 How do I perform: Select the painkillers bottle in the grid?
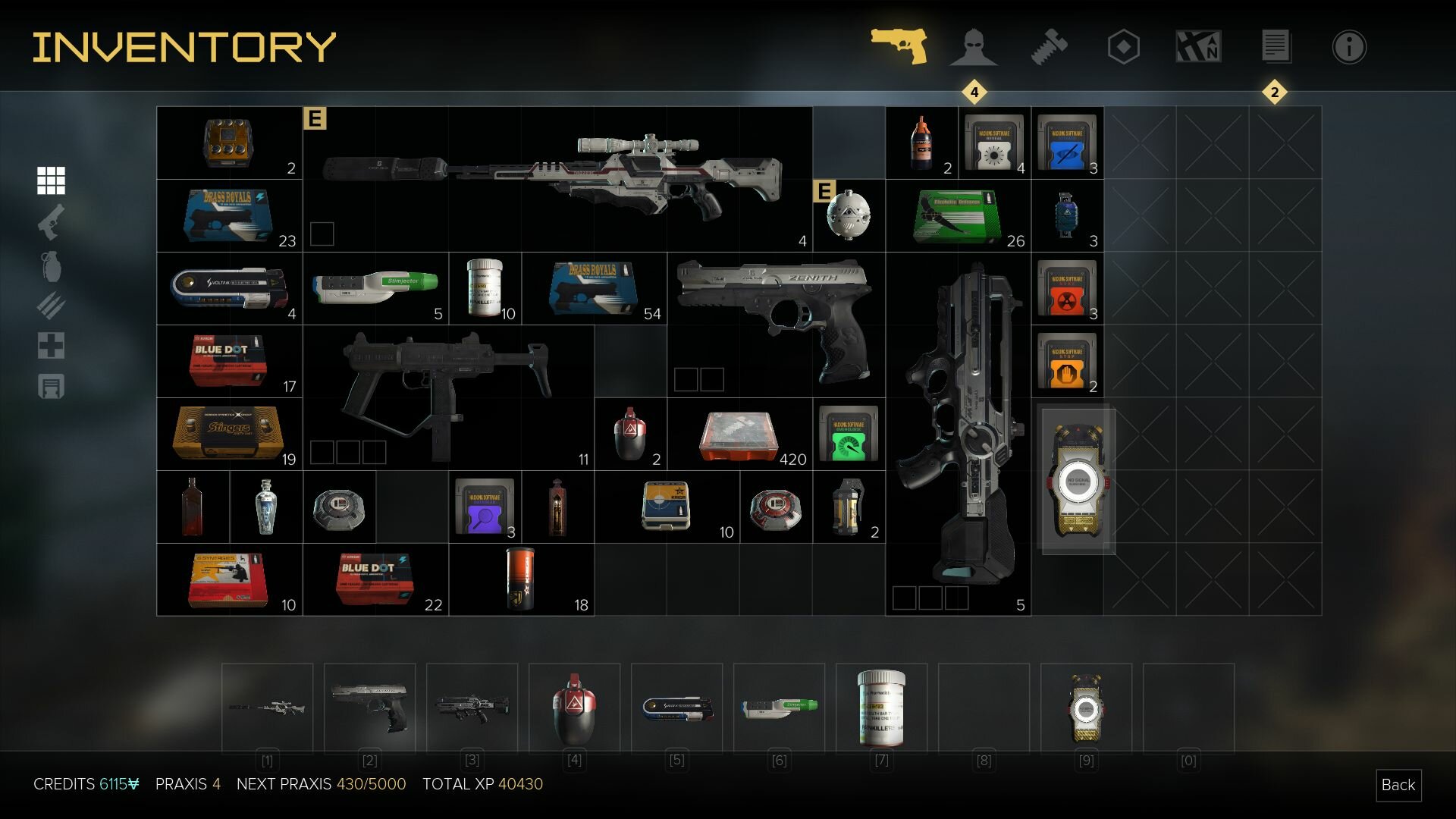point(485,288)
